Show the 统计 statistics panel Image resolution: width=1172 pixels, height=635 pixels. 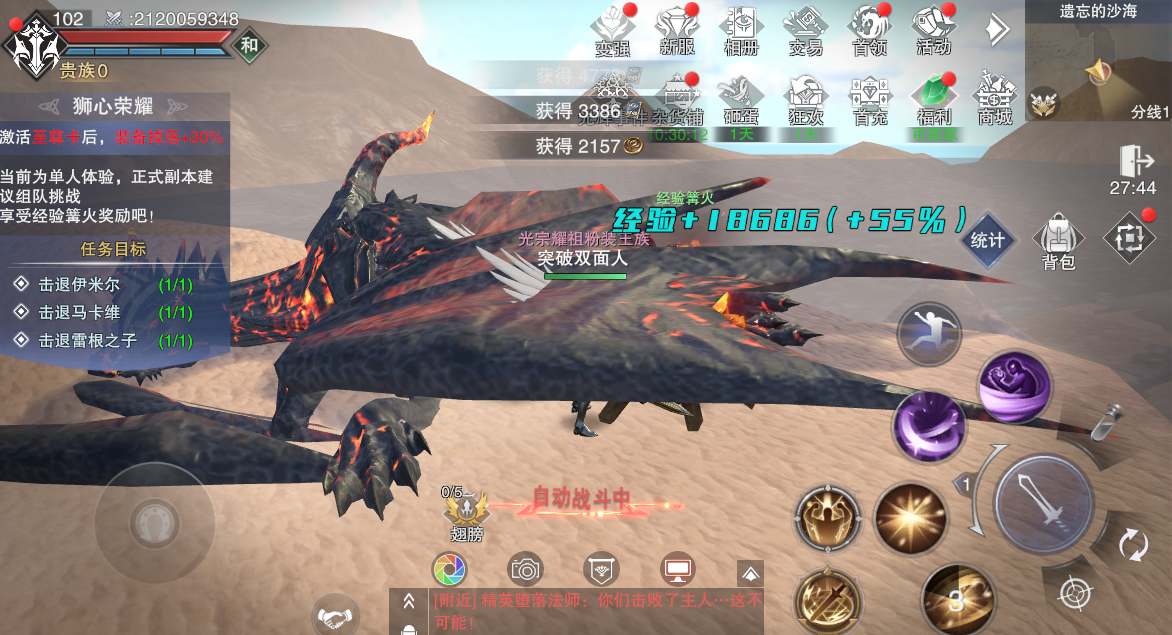987,240
